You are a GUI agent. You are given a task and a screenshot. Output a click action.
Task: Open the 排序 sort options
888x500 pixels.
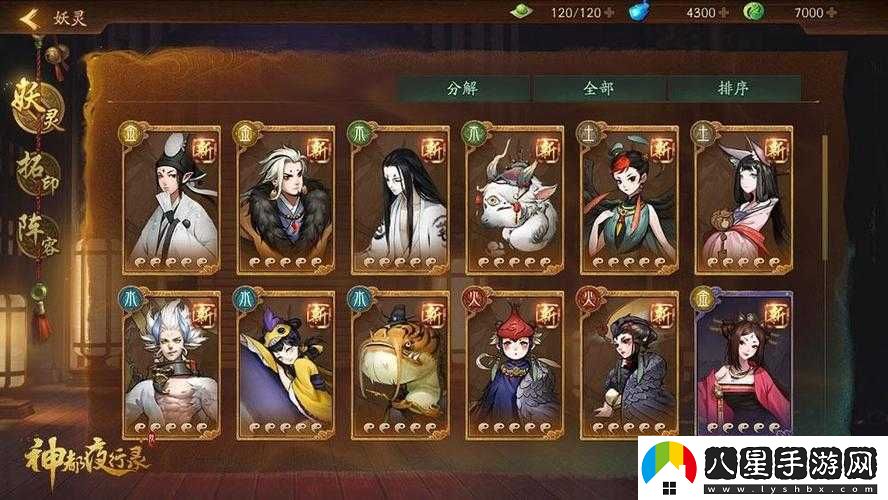coord(733,87)
